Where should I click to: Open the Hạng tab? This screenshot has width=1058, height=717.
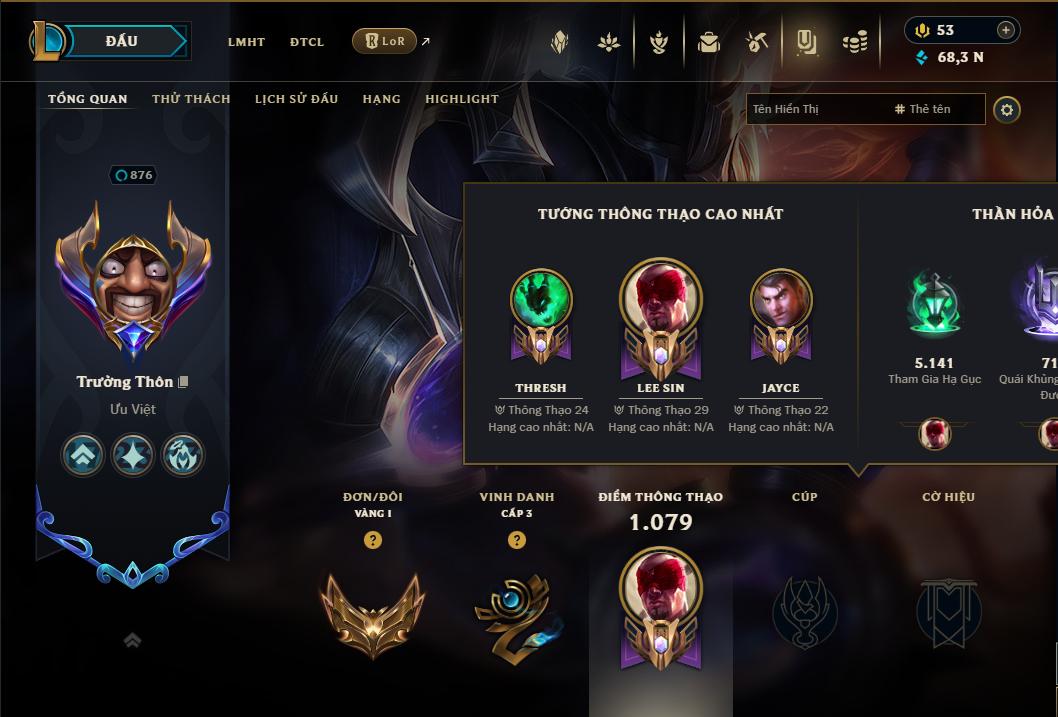[x=381, y=99]
